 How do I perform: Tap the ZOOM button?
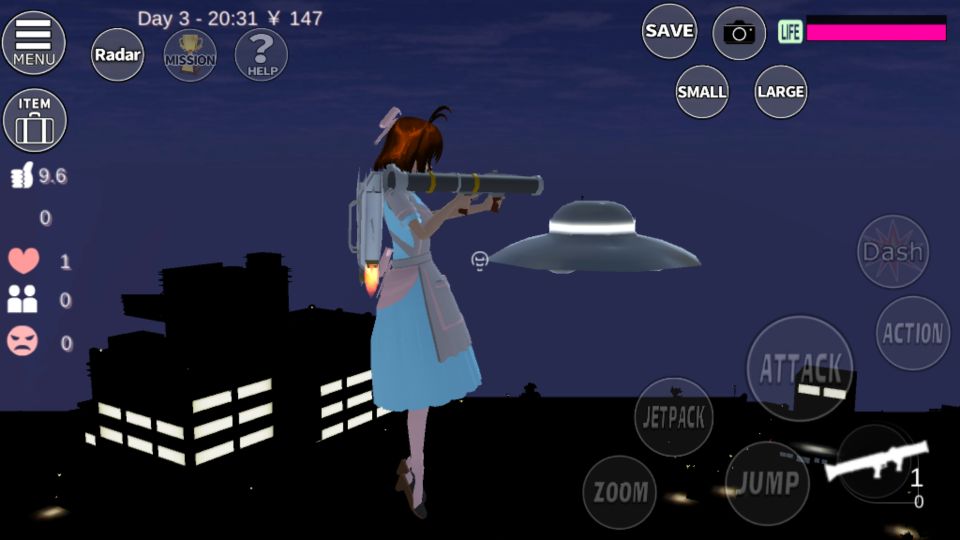[x=621, y=492]
